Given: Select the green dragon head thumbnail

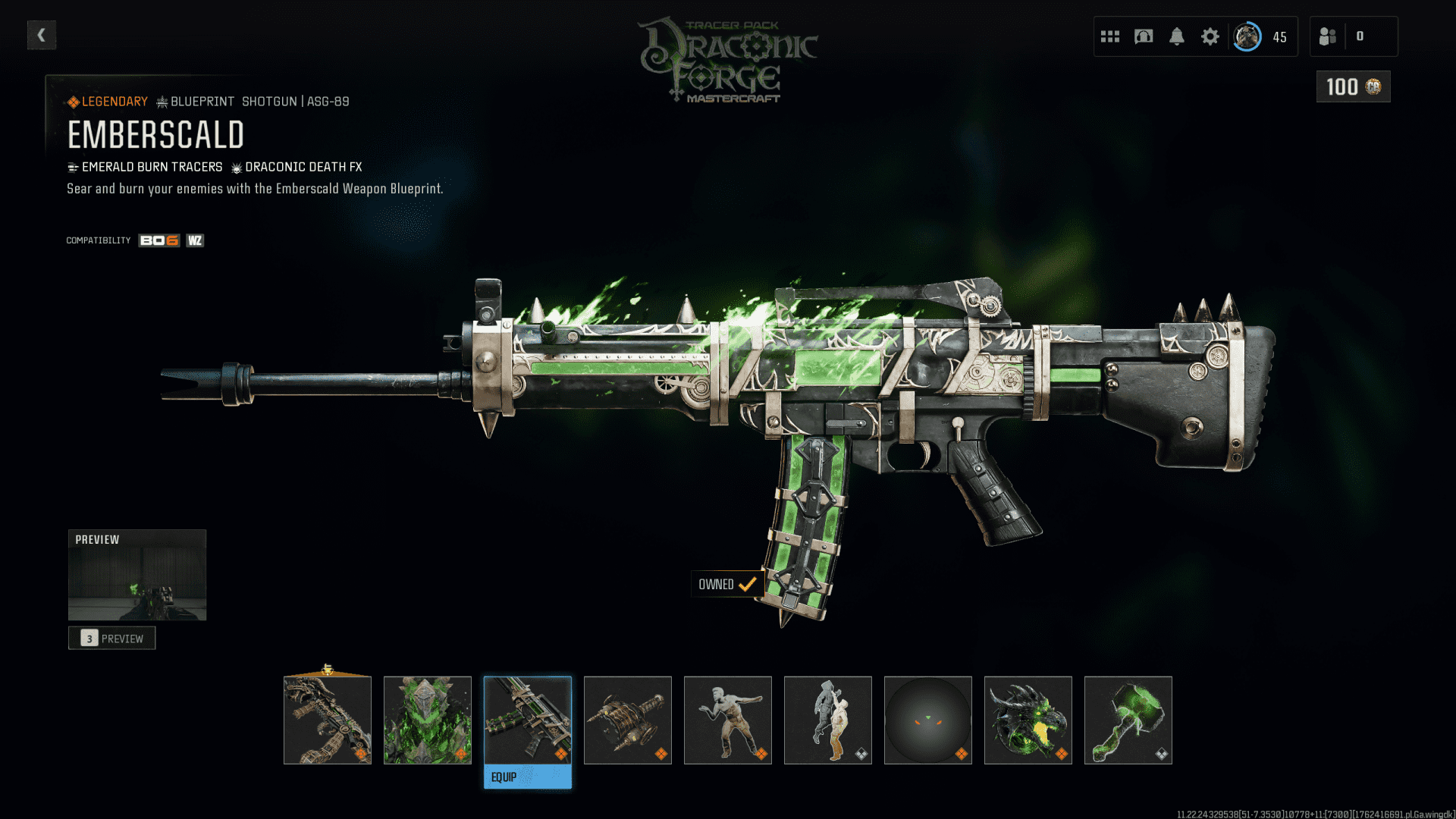Looking at the screenshot, I should 1028,720.
